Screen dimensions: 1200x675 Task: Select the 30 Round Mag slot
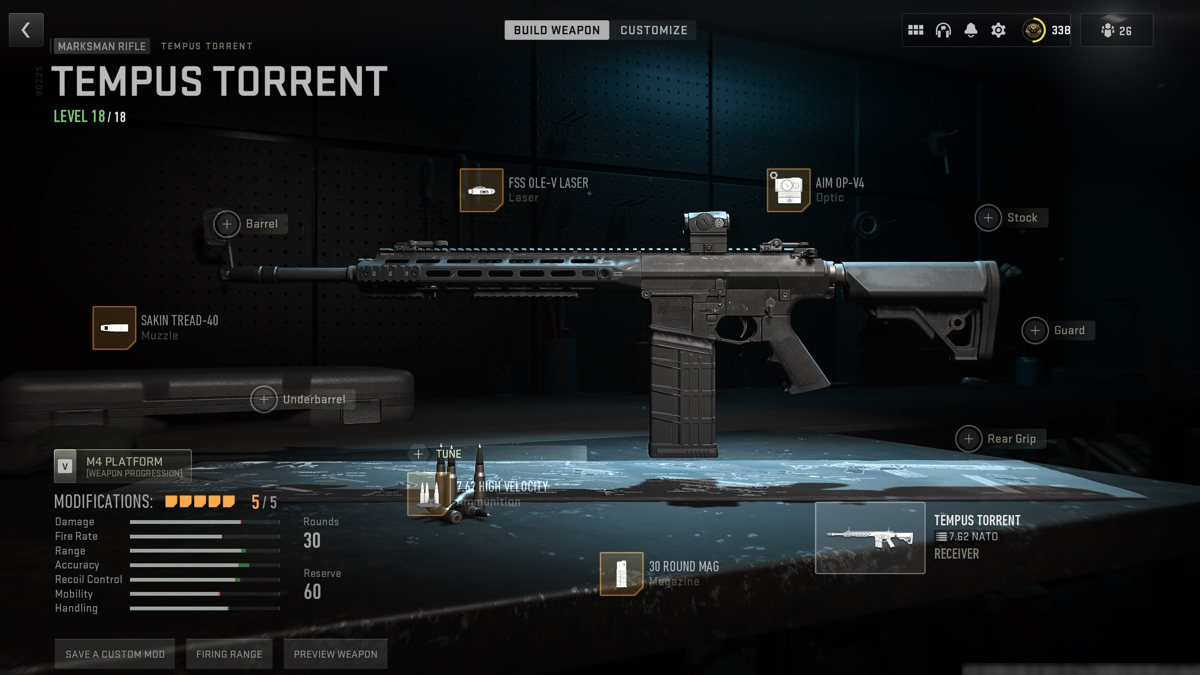[621, 573]
